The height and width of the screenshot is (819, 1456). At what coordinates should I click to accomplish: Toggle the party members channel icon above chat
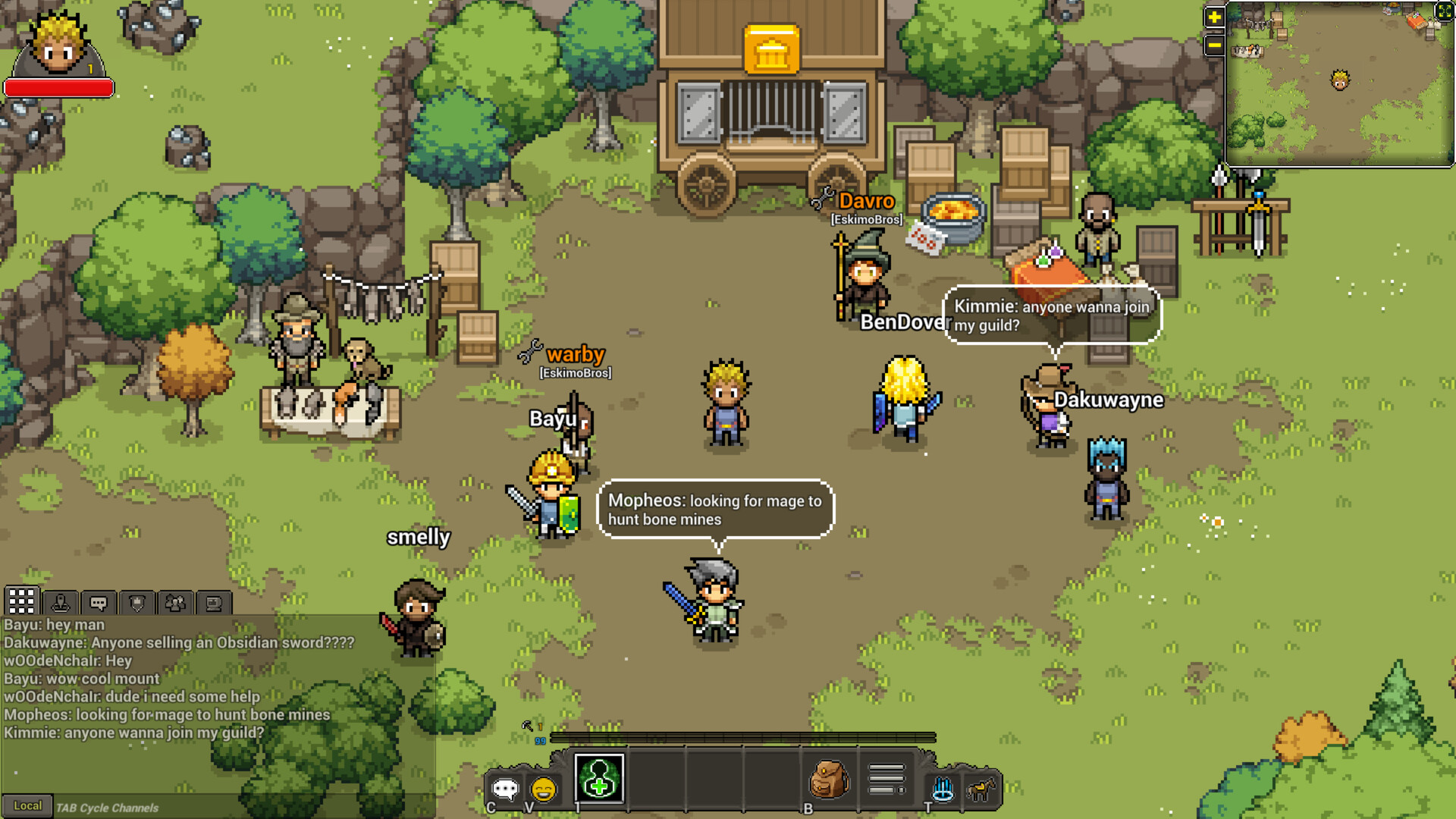[176, 601]
